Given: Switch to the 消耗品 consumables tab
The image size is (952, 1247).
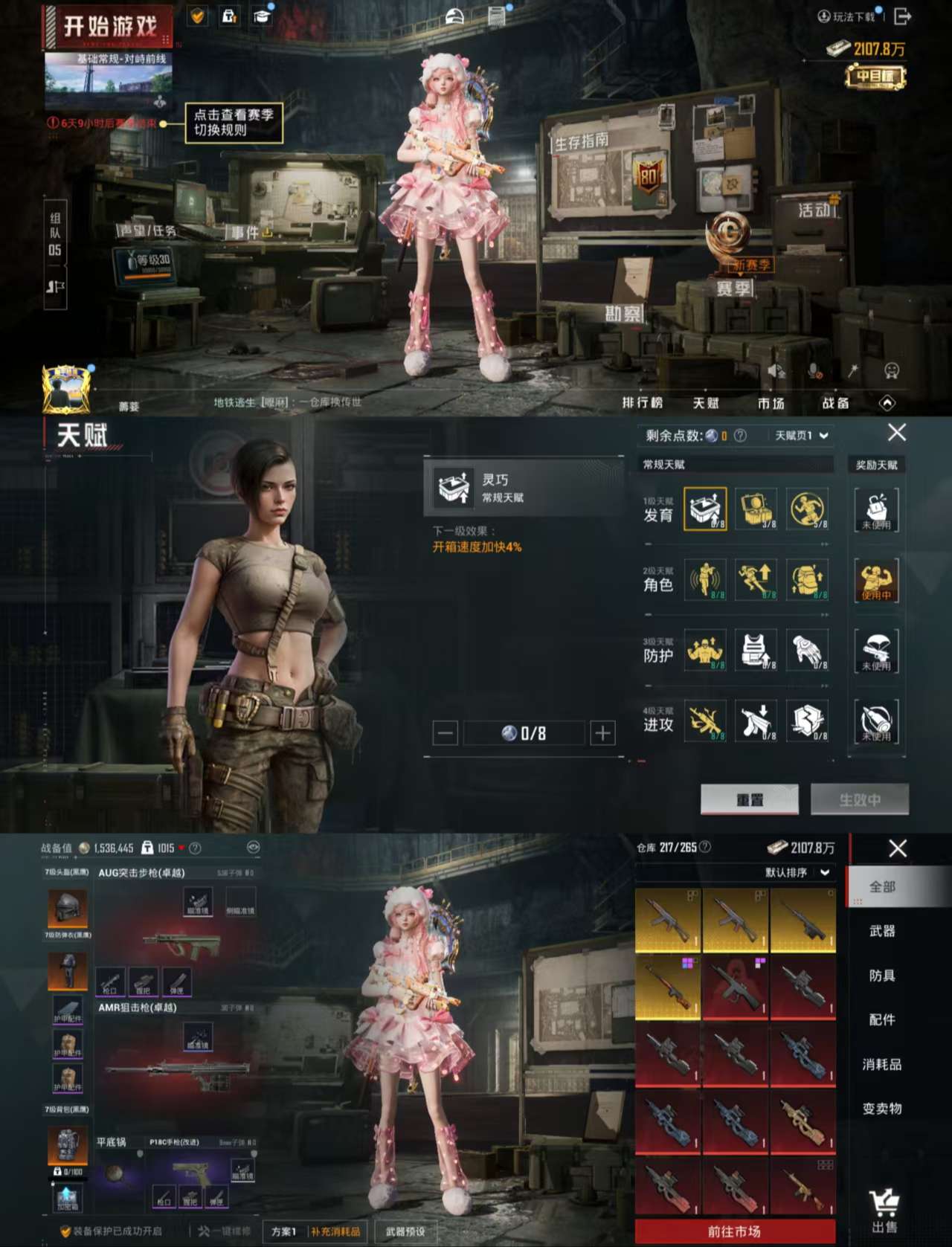Looking at the screenshot, I should pos(882,1064).
